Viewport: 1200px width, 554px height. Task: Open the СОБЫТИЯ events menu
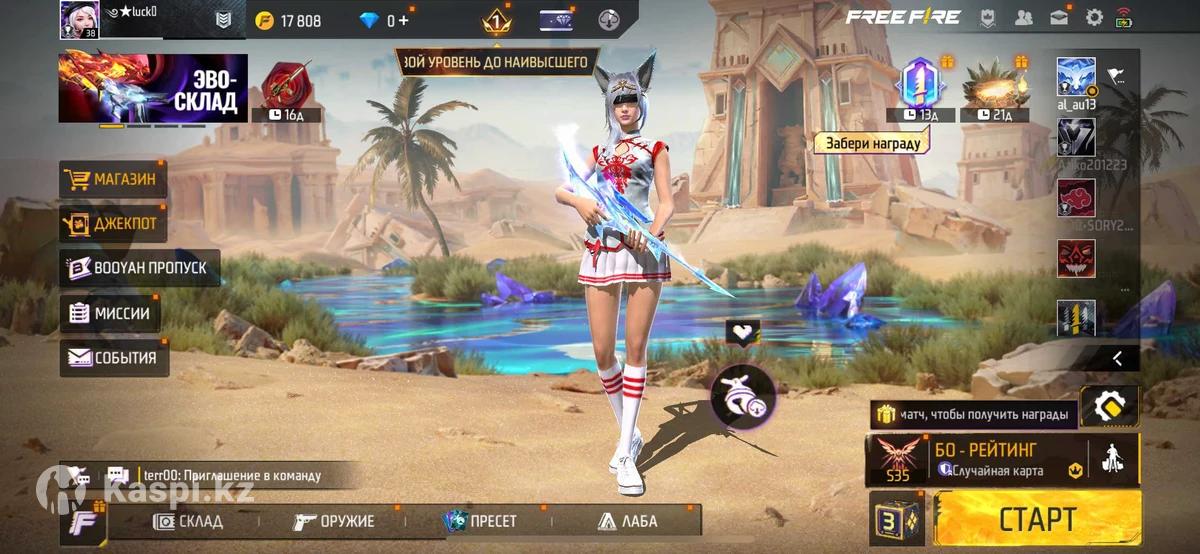[x=114, y=358]
